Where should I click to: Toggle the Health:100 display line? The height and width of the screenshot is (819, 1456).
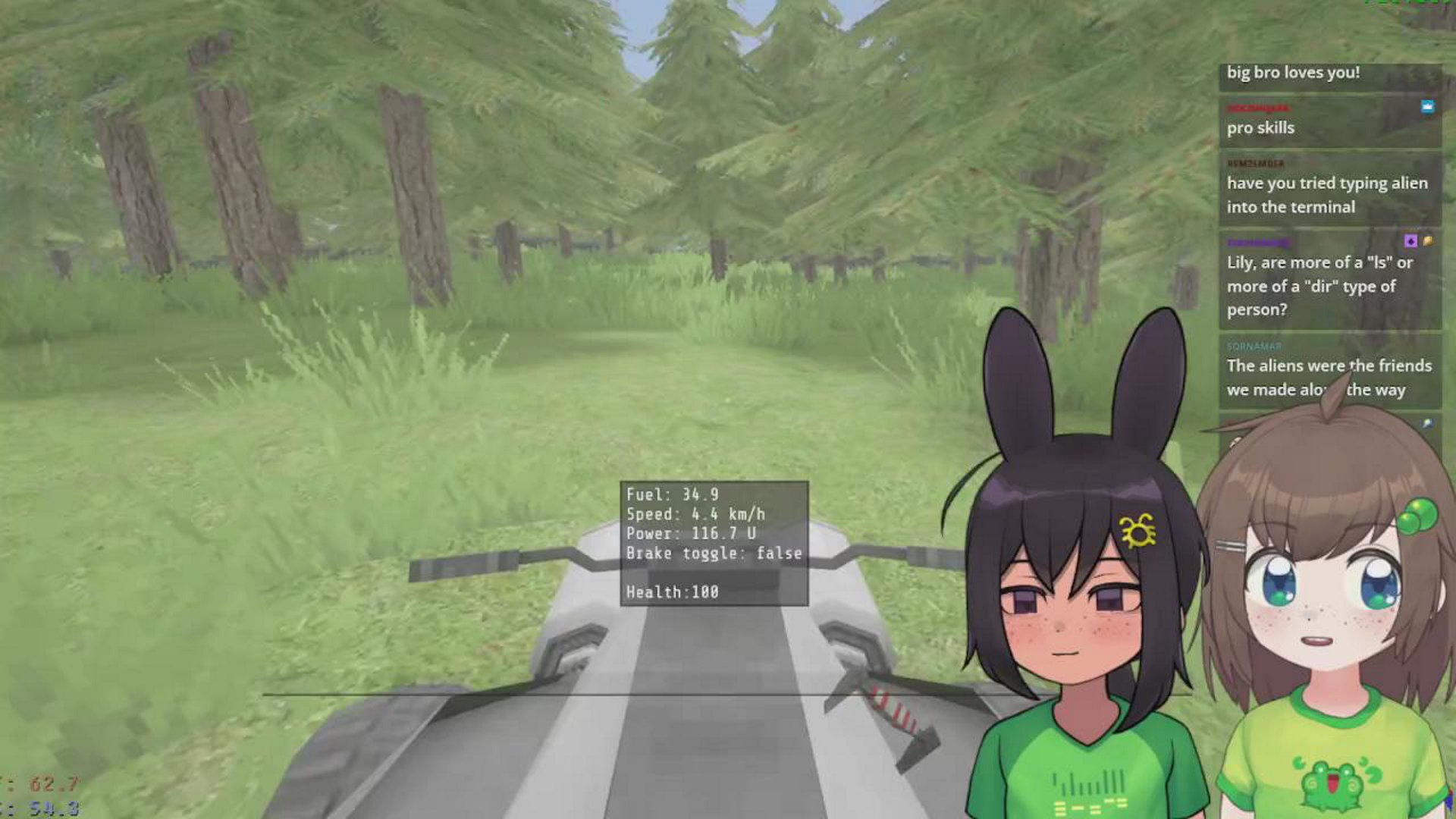pos(672,593)
